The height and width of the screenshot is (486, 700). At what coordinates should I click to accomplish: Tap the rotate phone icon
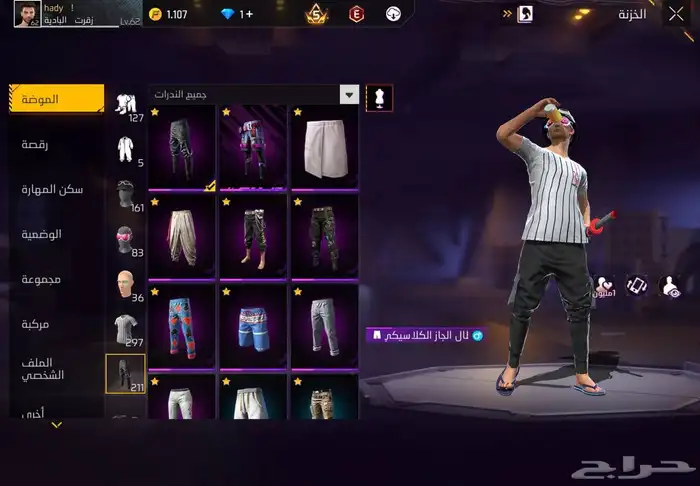(636, 285)
